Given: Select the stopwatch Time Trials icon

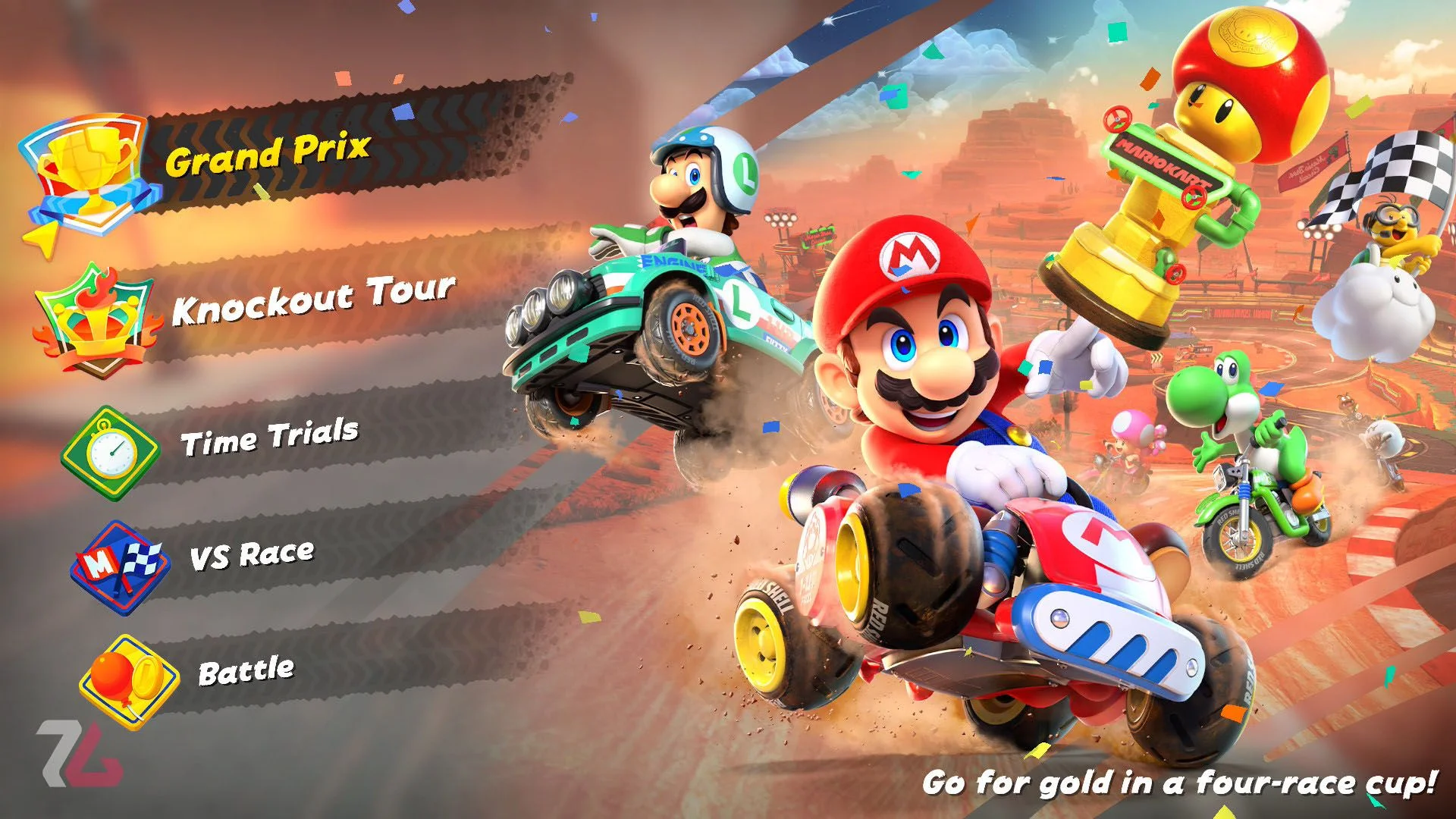Looking at the screenshot, I should (111, 454).
